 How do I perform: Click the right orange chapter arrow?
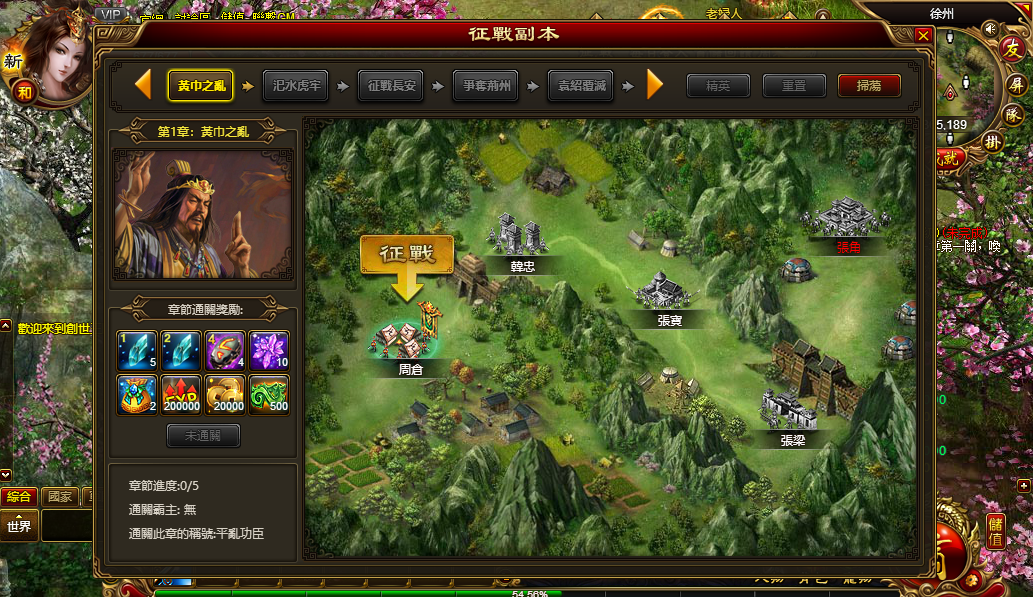pyautogui.click(x=655, y=85)
